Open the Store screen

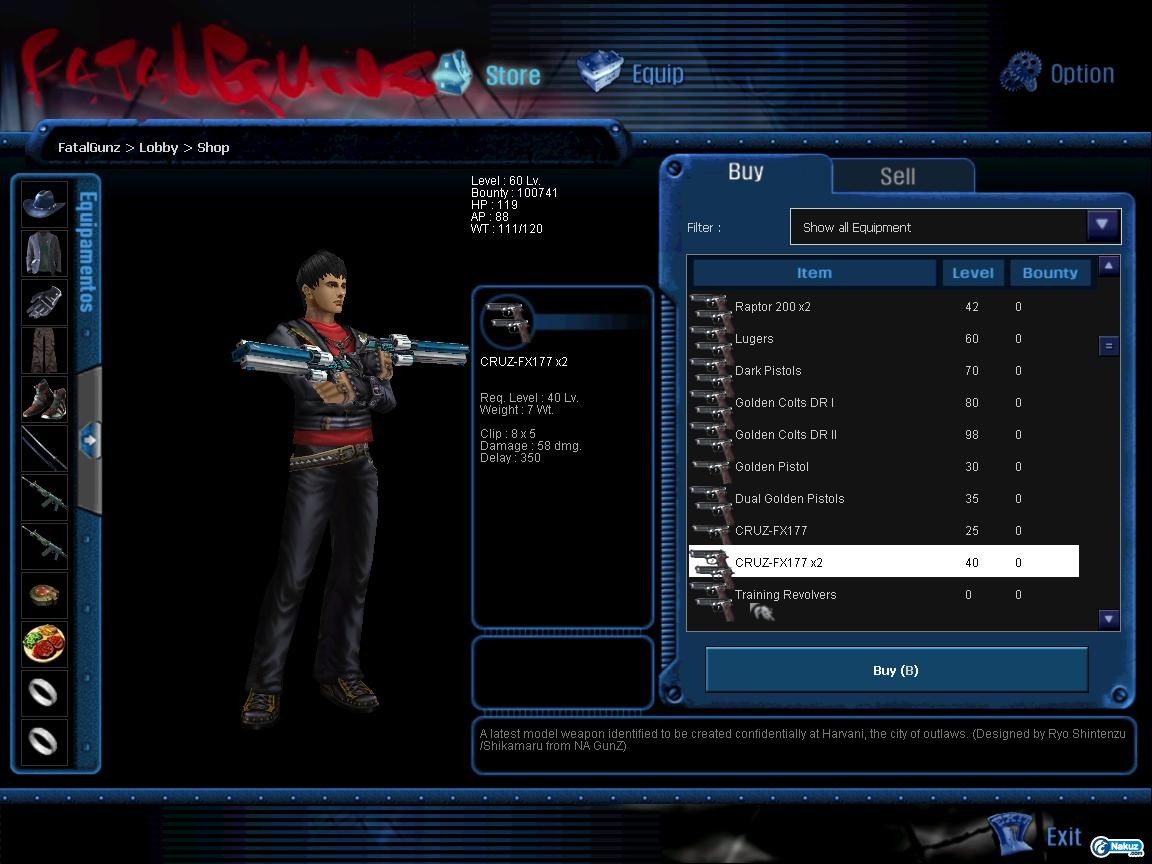(489, 74)
